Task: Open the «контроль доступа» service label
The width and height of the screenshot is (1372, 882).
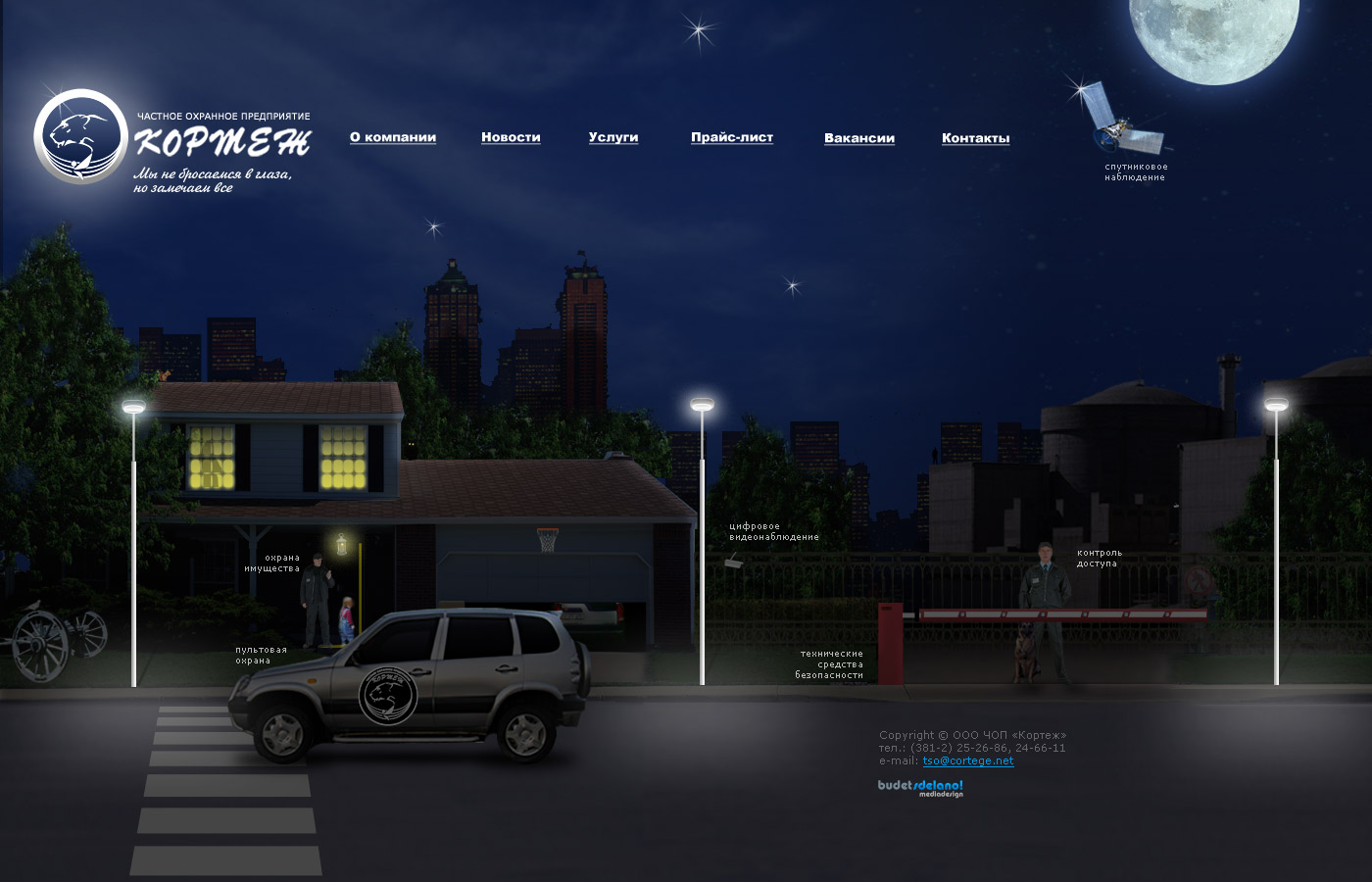Action: point(1099,559)
